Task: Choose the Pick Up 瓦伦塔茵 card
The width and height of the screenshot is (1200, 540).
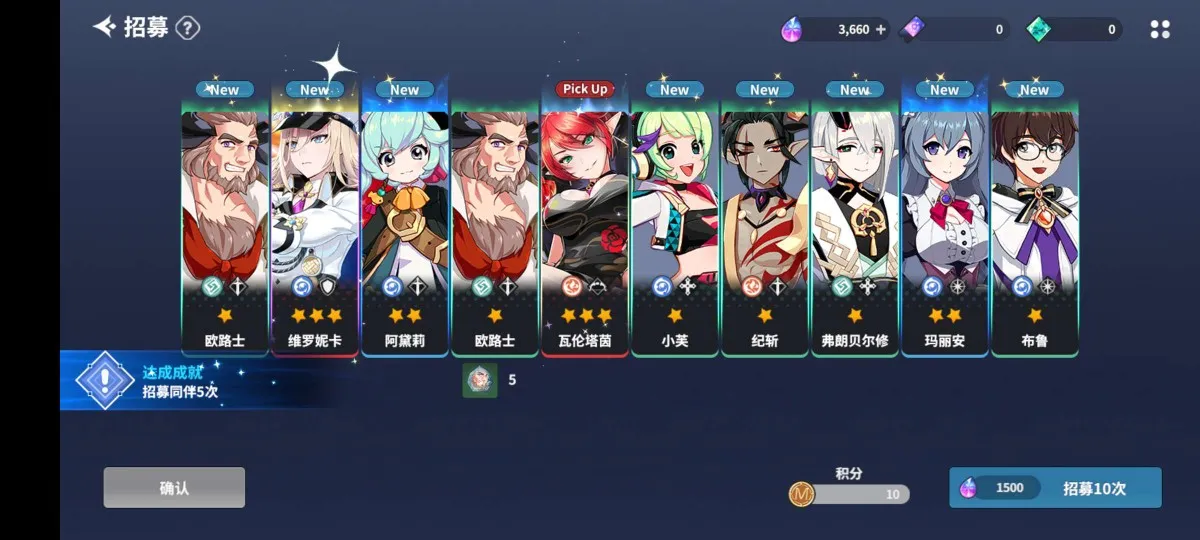Action: point(585,220)
